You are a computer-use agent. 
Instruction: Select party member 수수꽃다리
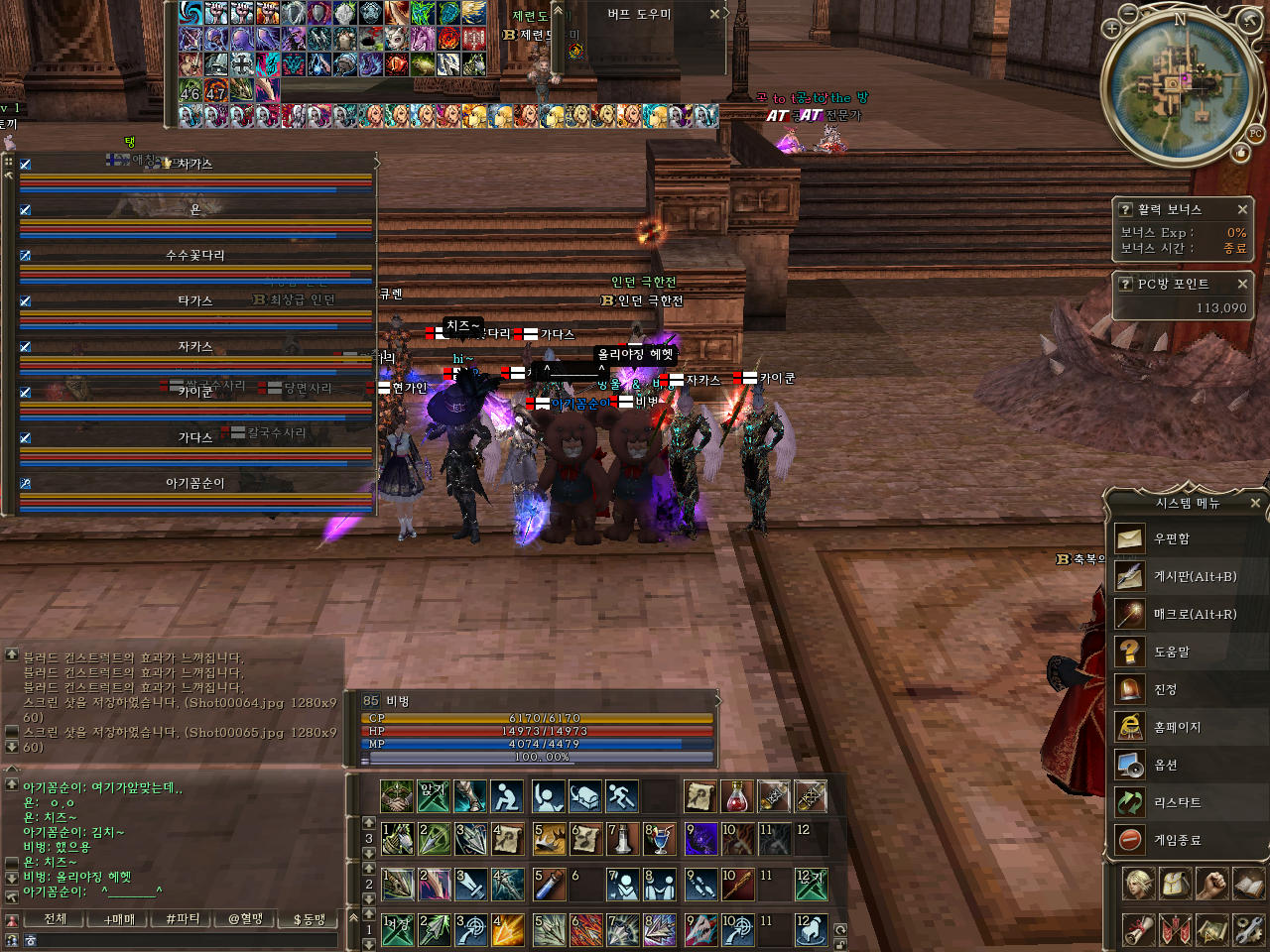tap(195, 255)
